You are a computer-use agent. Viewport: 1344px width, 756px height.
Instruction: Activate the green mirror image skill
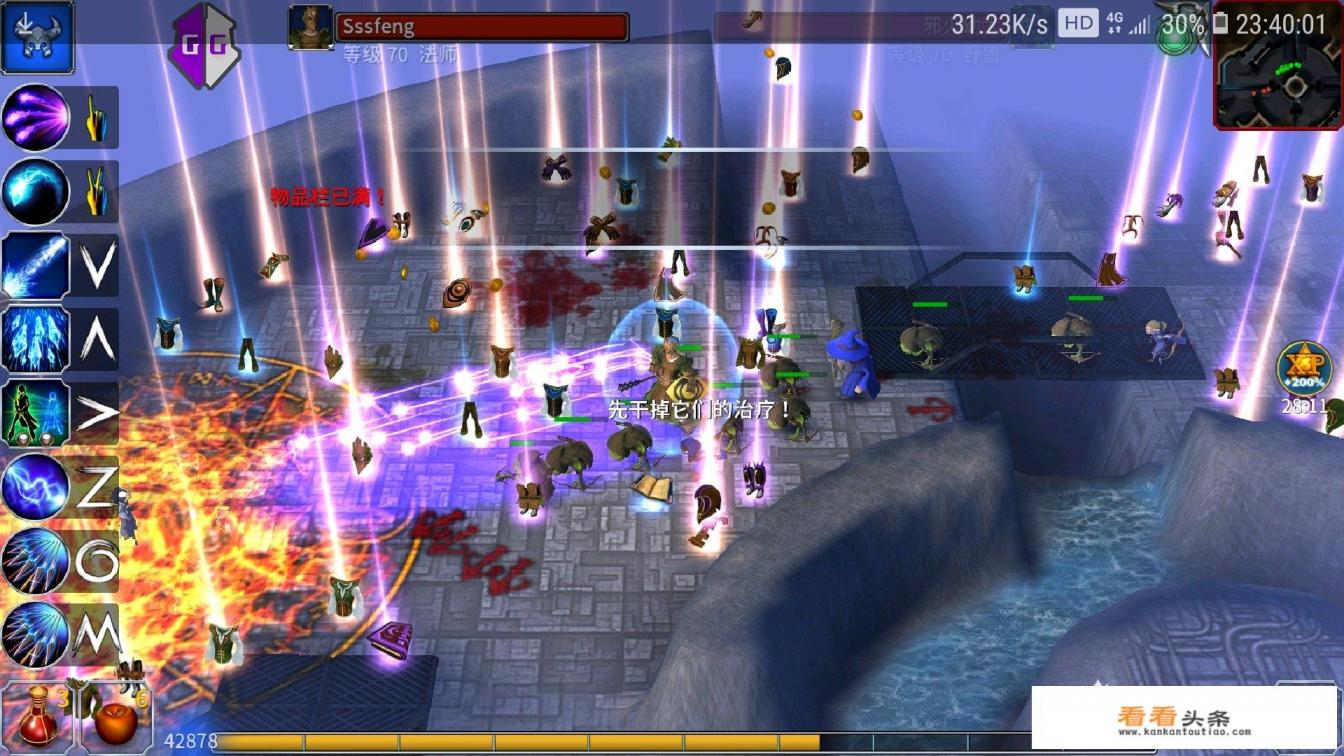pos(36,413)
